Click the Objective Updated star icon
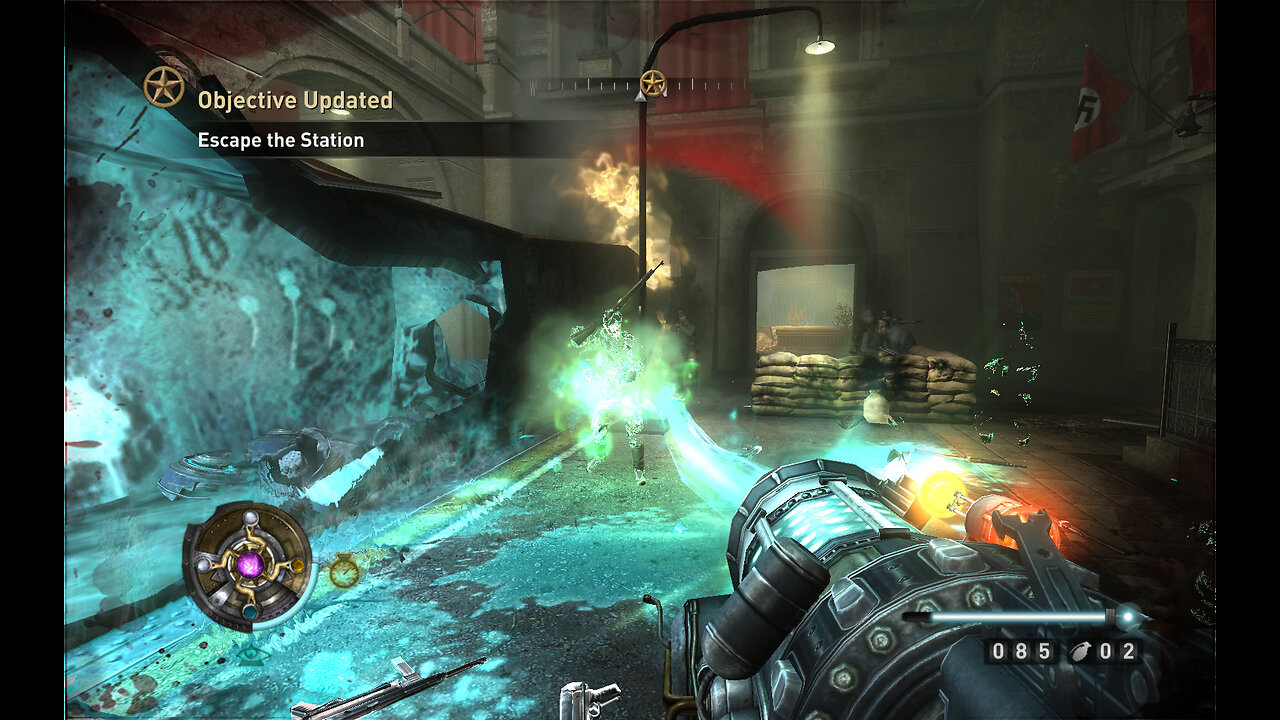The image size is (1280, 720). pos(163,87)
